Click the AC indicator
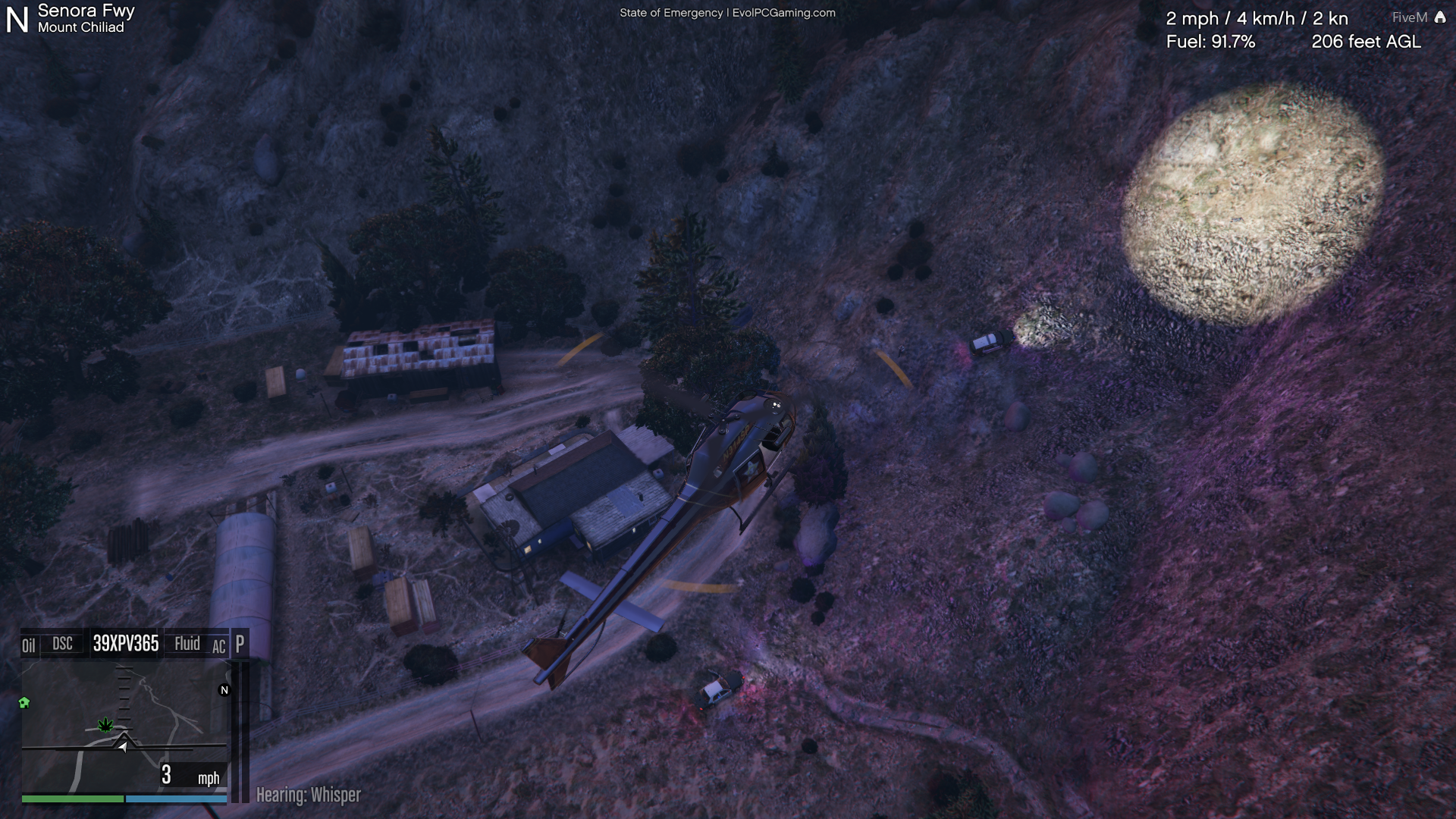1456x819 pixels. coord(218,647)
